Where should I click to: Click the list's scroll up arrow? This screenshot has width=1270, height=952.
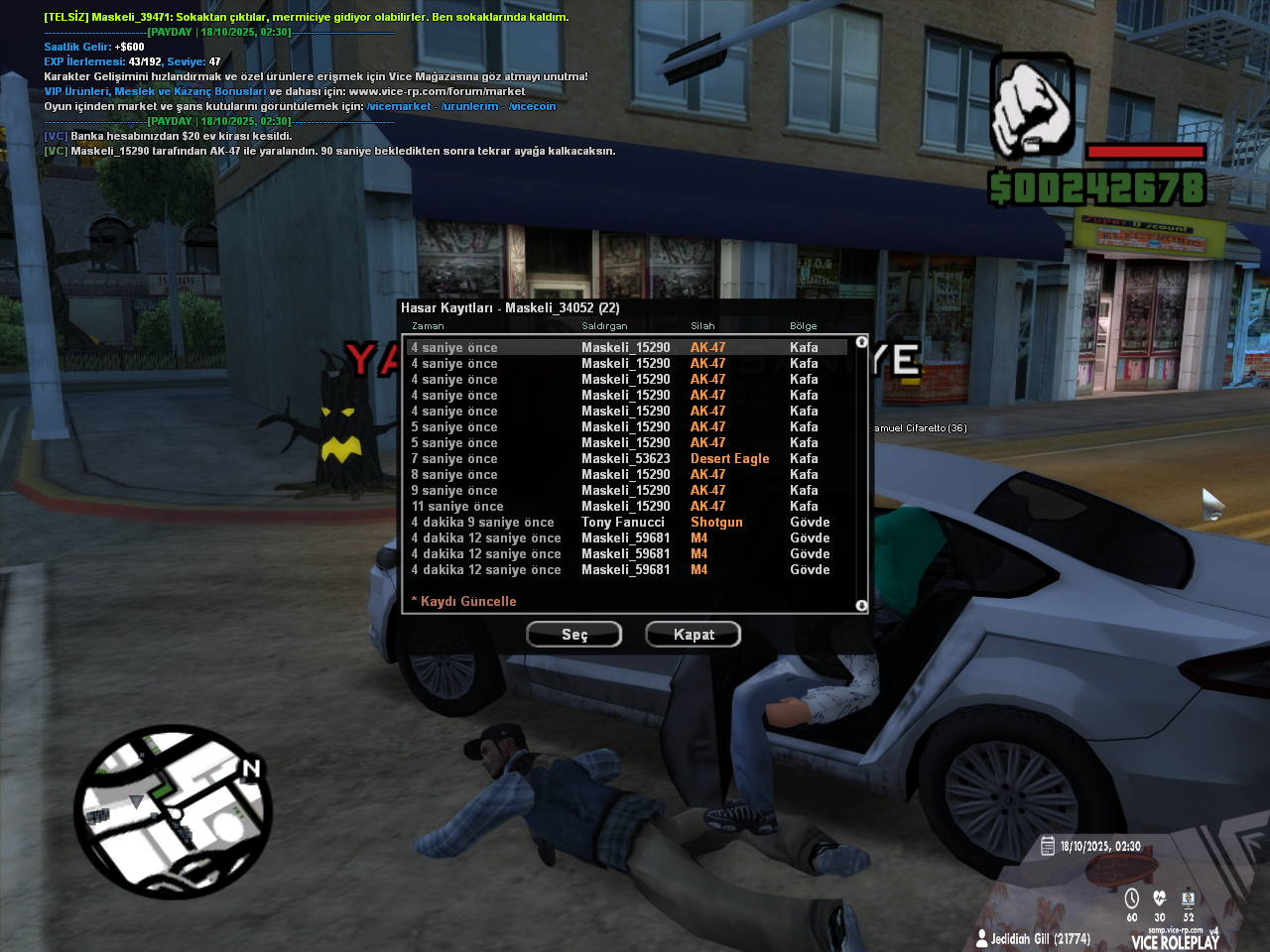(861, 342)
